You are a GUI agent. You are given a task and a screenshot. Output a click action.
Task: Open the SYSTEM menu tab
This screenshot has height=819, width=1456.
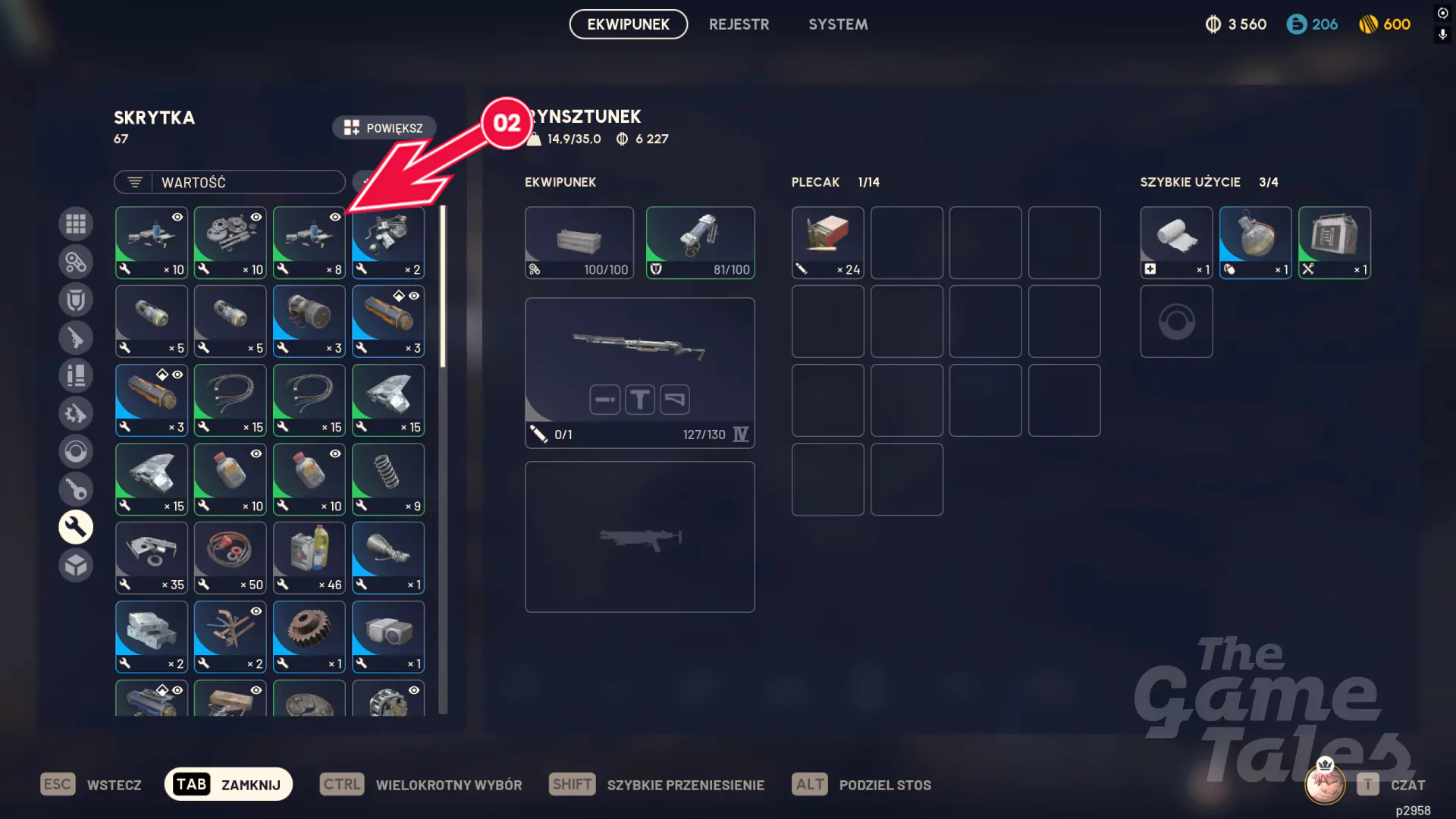coord(838,24)
